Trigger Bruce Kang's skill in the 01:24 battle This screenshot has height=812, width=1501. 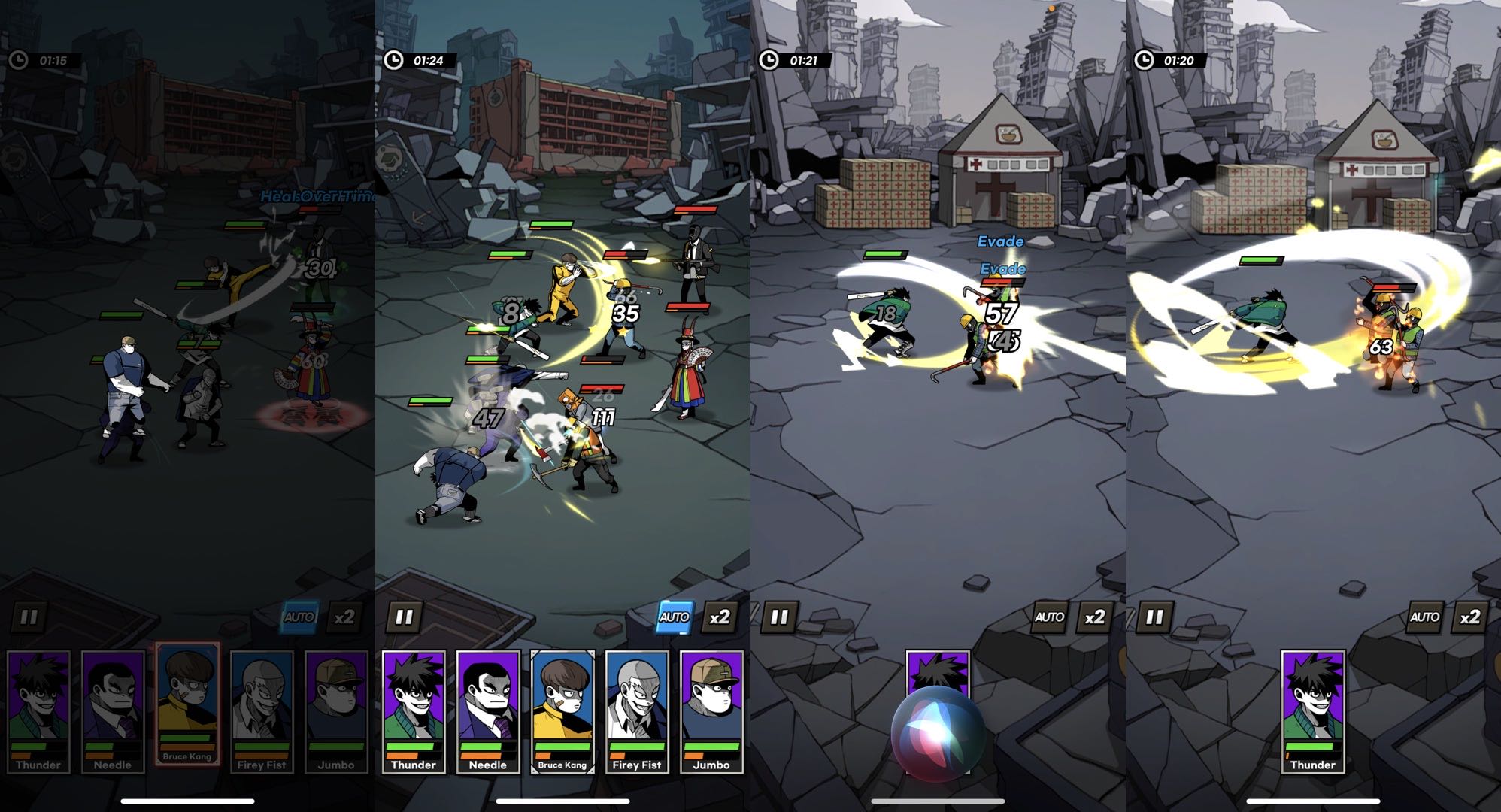pos(562,710)
